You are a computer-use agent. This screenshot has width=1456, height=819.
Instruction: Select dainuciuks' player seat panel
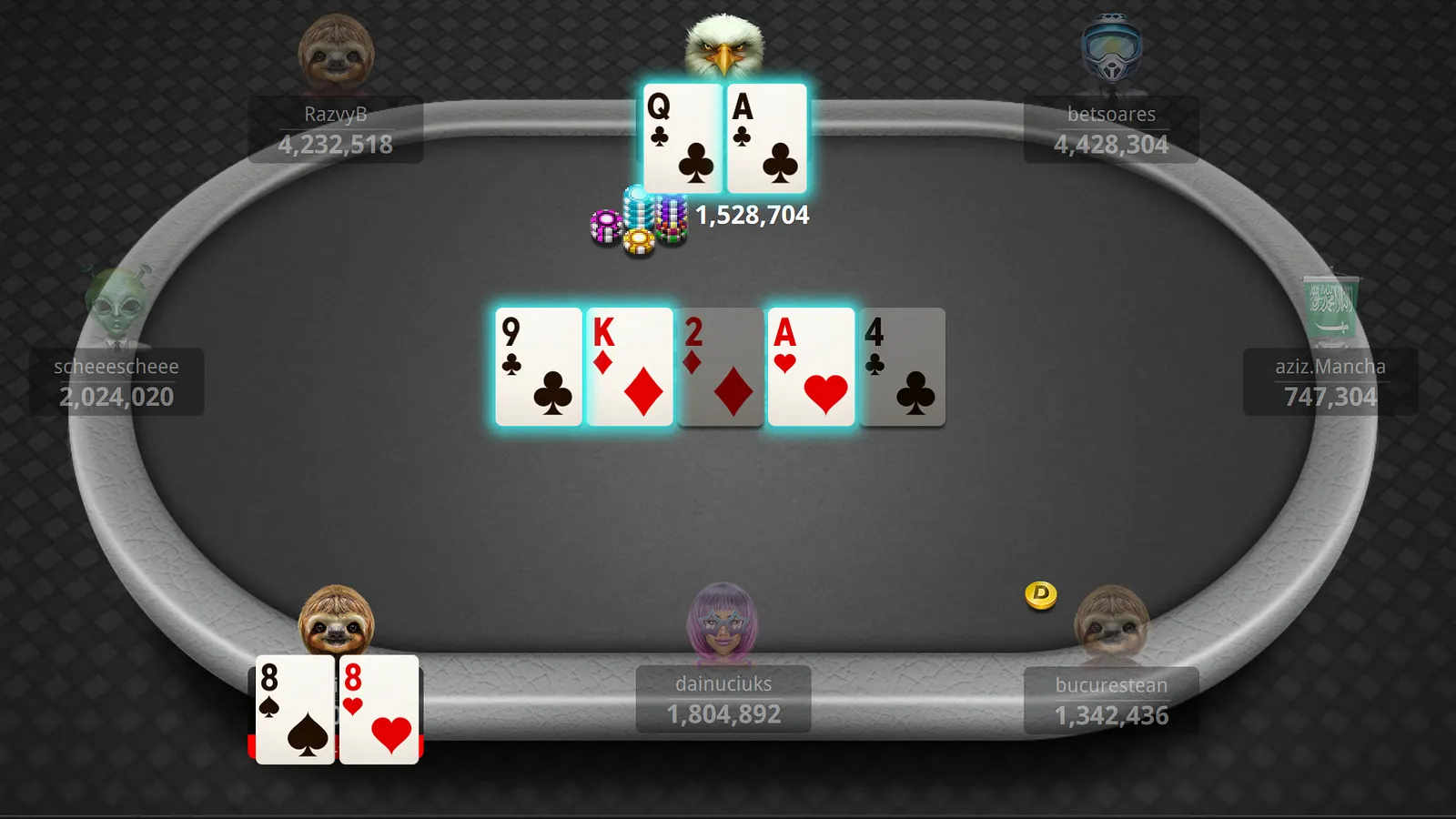723,699
